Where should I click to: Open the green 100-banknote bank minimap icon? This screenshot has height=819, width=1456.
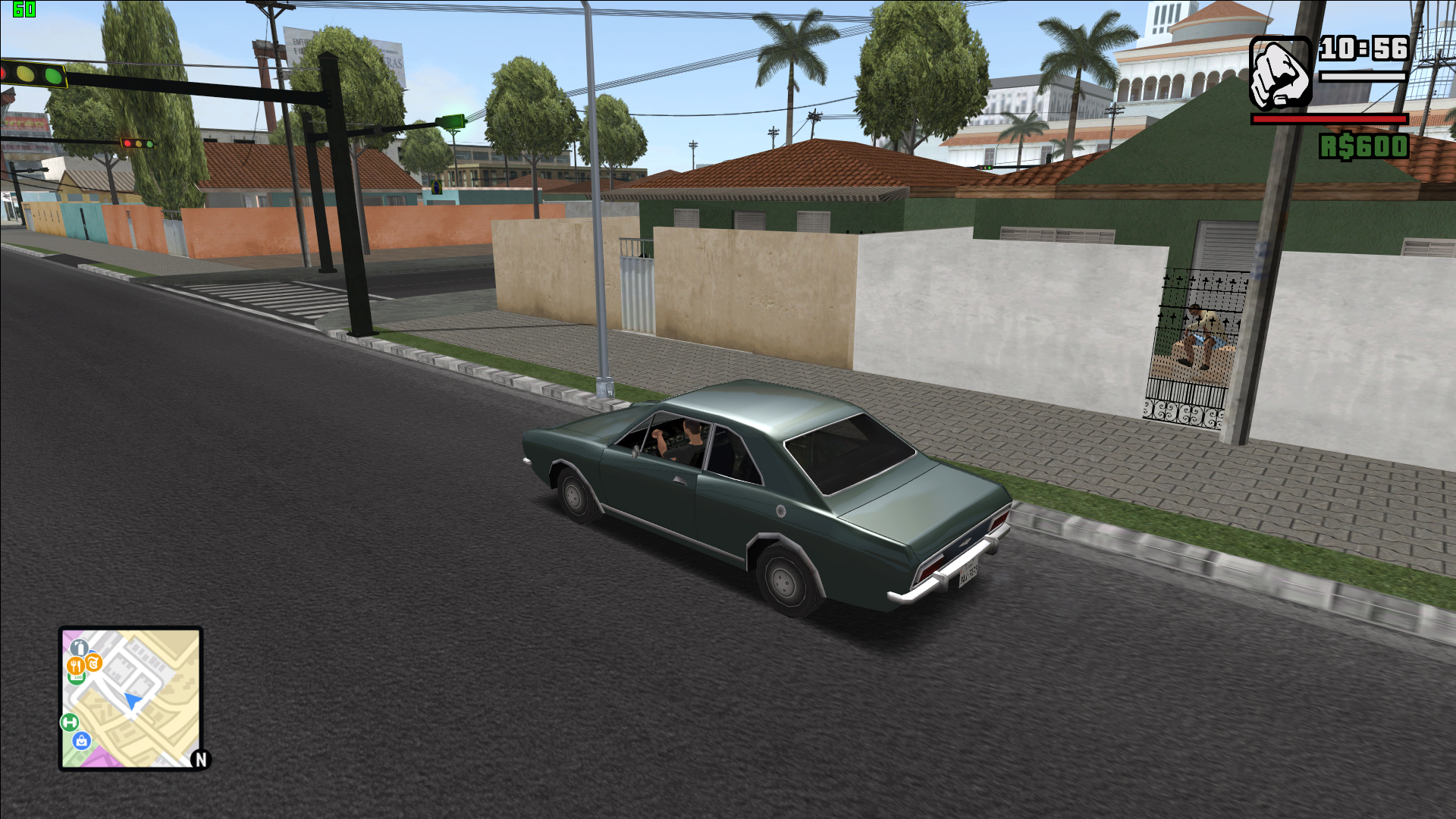(76, 676)
